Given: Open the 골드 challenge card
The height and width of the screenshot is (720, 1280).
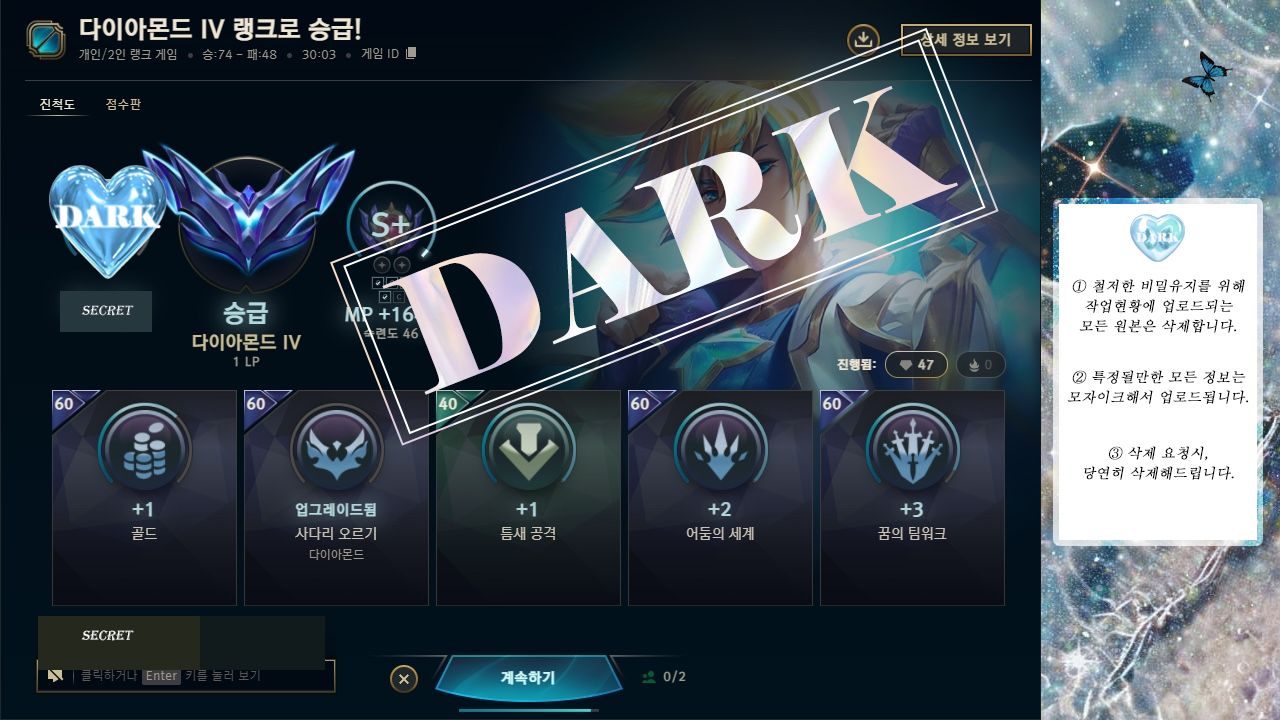Looking at the screenshot, I should (144, 497).
